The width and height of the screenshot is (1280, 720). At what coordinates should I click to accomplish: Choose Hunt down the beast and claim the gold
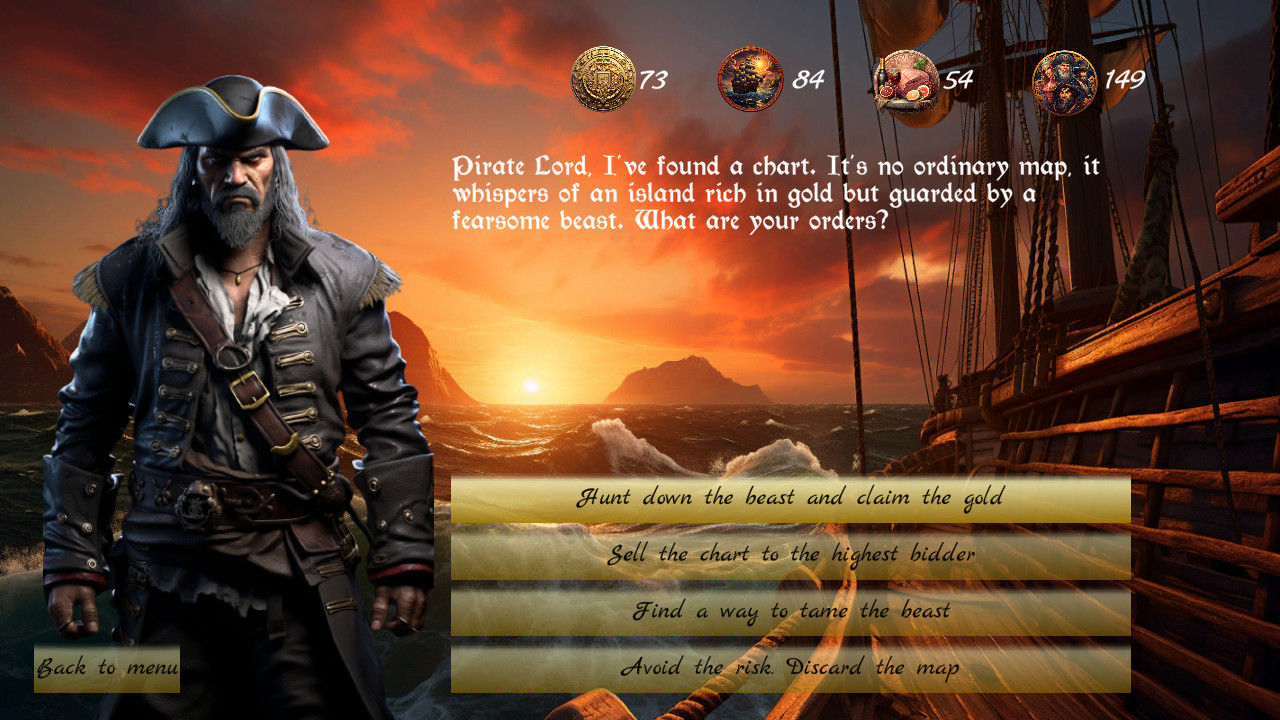pyautogui.click(x=790, y=497)
